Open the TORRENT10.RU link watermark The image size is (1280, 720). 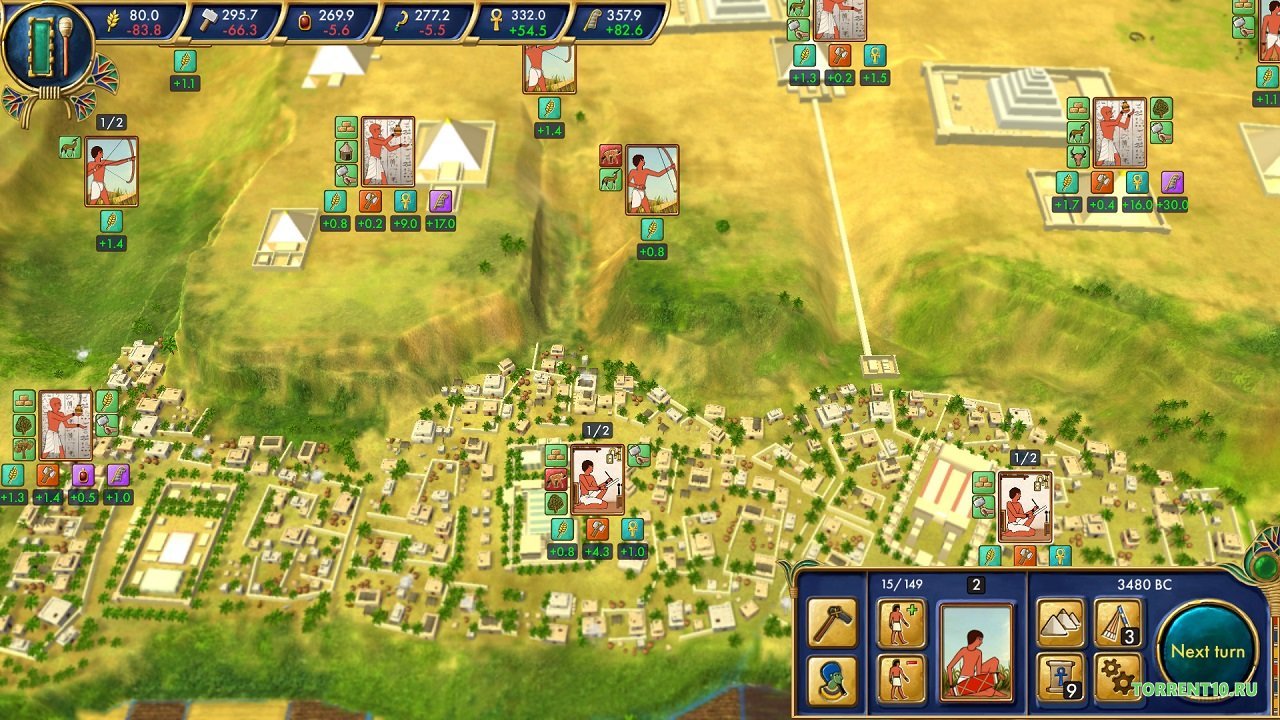(1196, 689)
